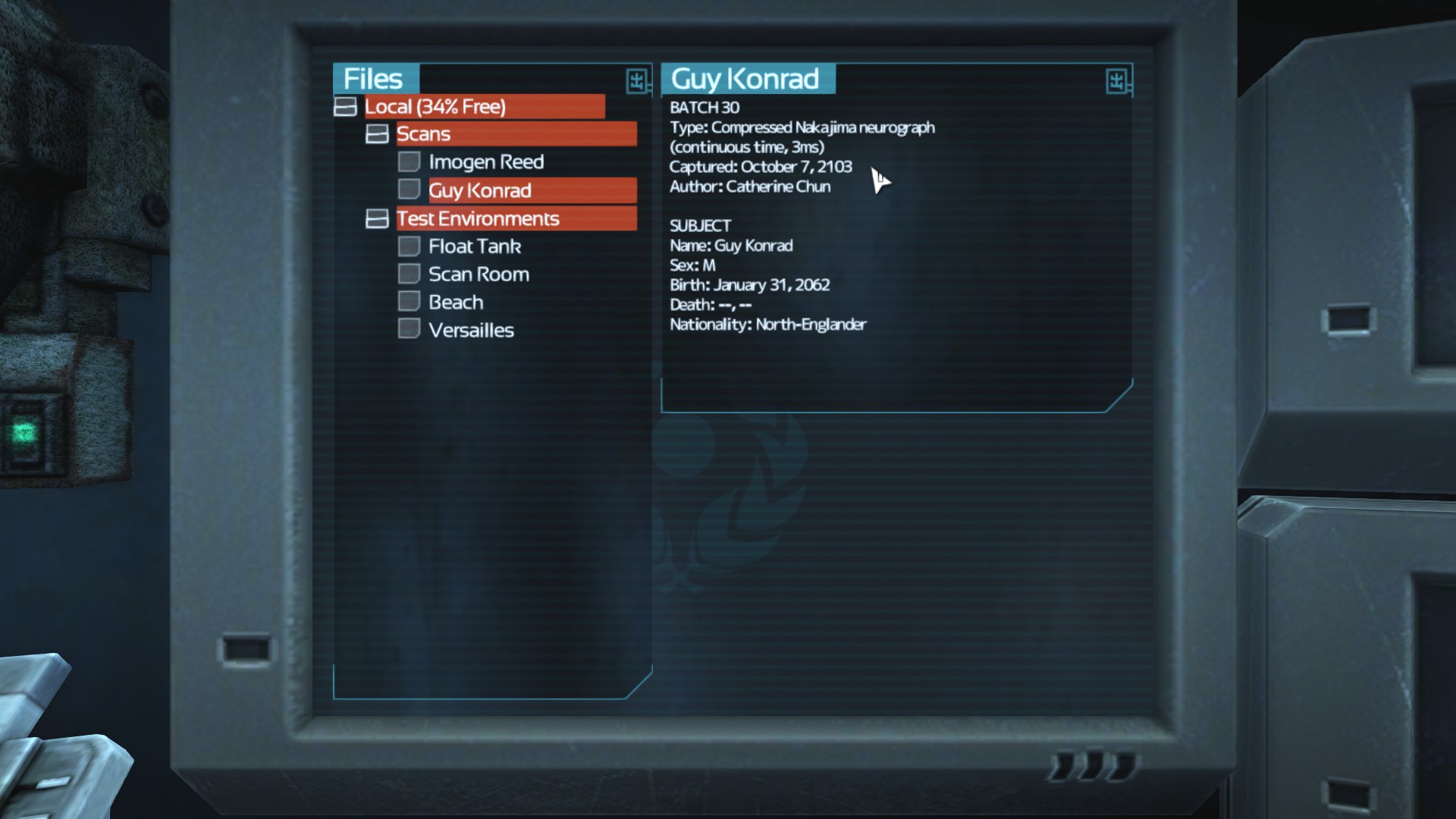The height and width of the screenshot is (819, 1456).
Task: Select the Imogen Reed scan file
Action: tap(485, 162)
